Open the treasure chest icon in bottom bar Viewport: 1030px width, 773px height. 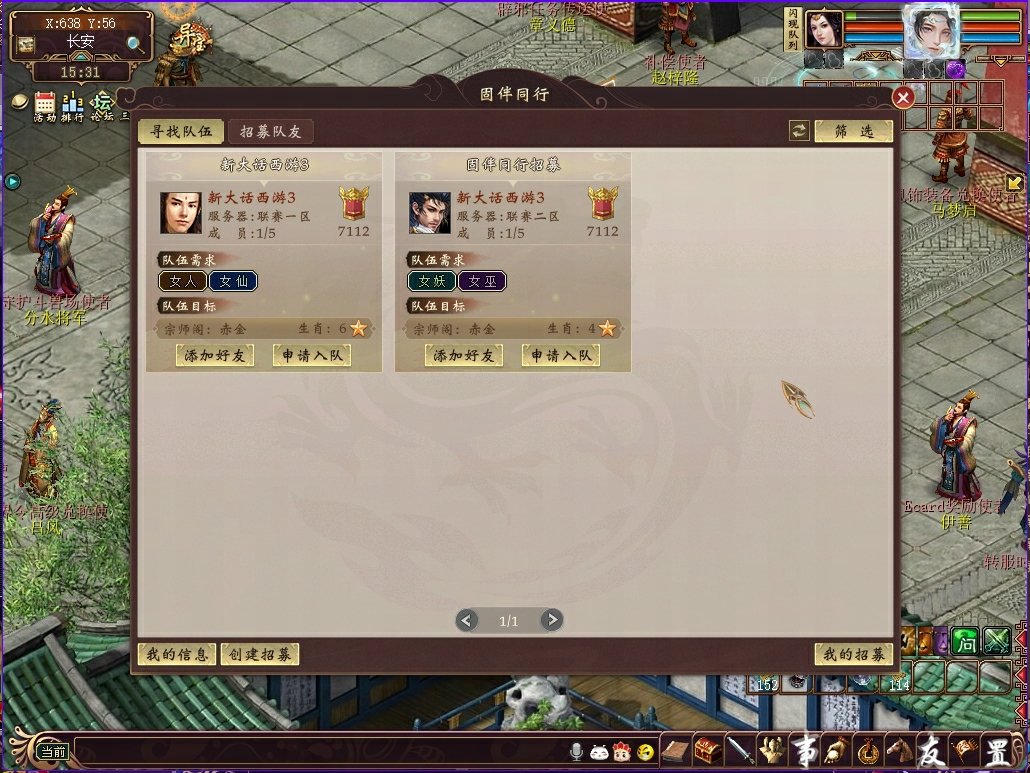pos(707,750)
